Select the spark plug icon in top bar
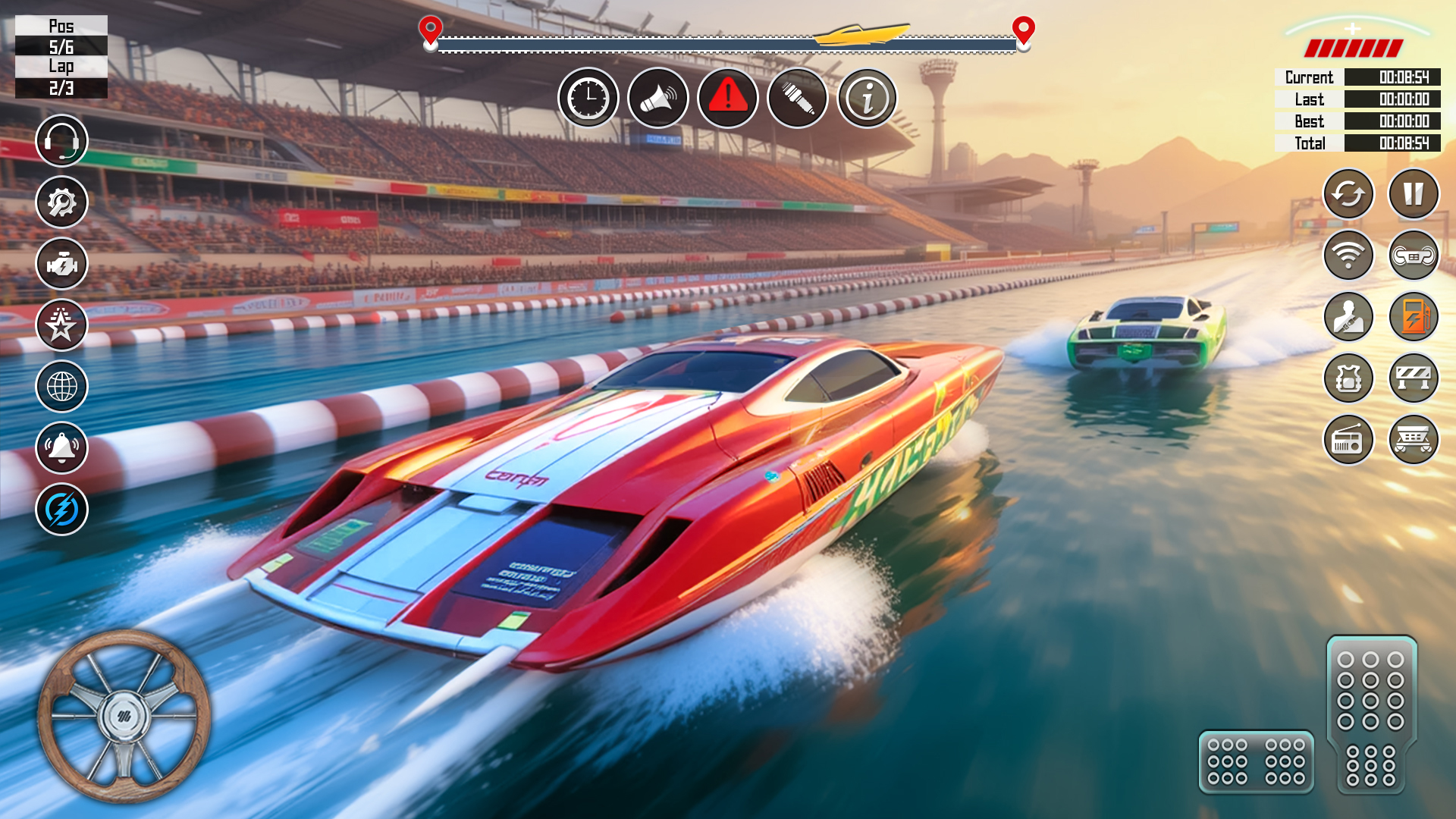The width and height of the screenshot is (1456, 819). 798,97
